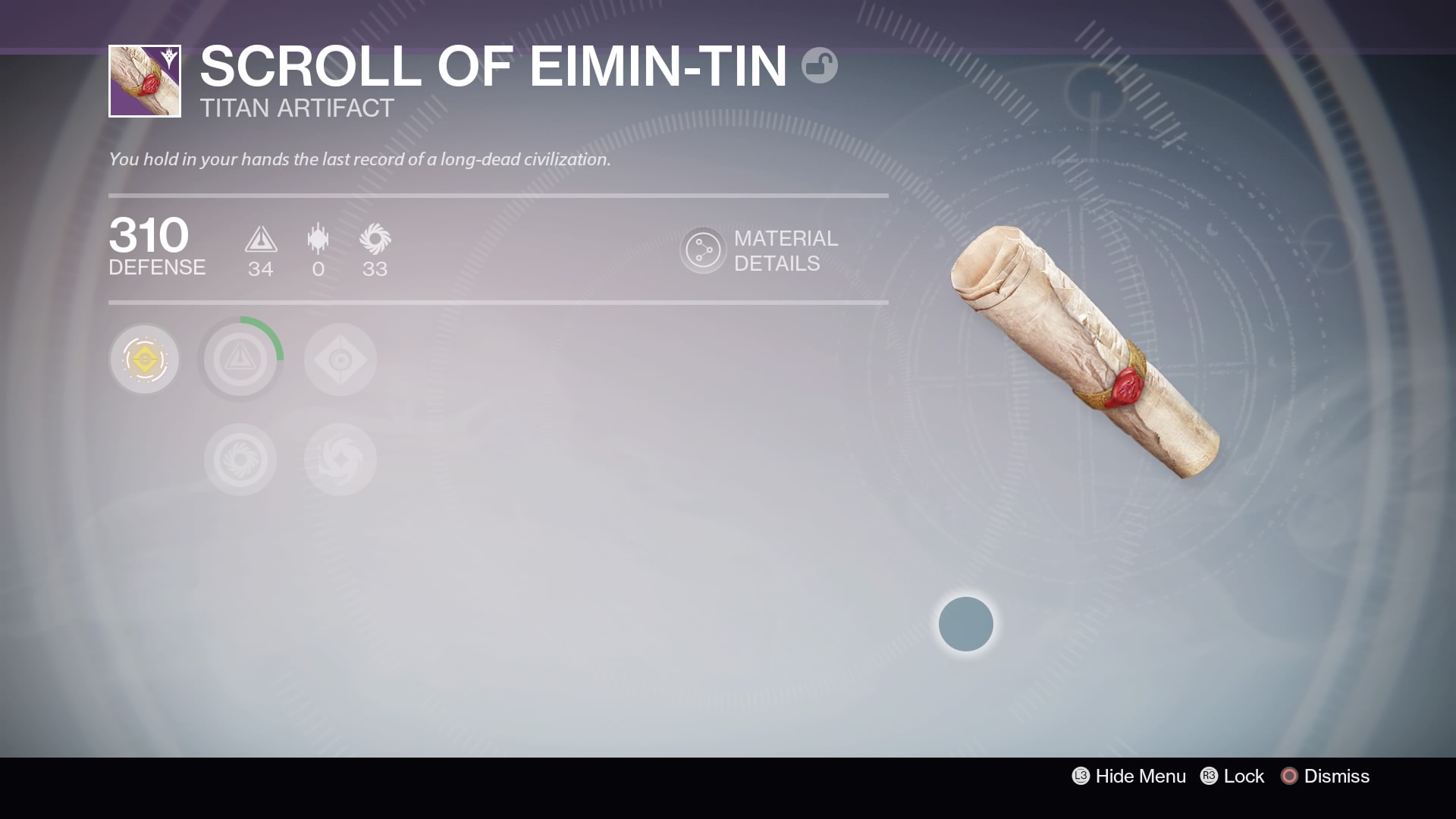Viewport: 1456px width, 819px height.
Task: Activate the ringless swirl perk node
Action: (x=340, y=460)
